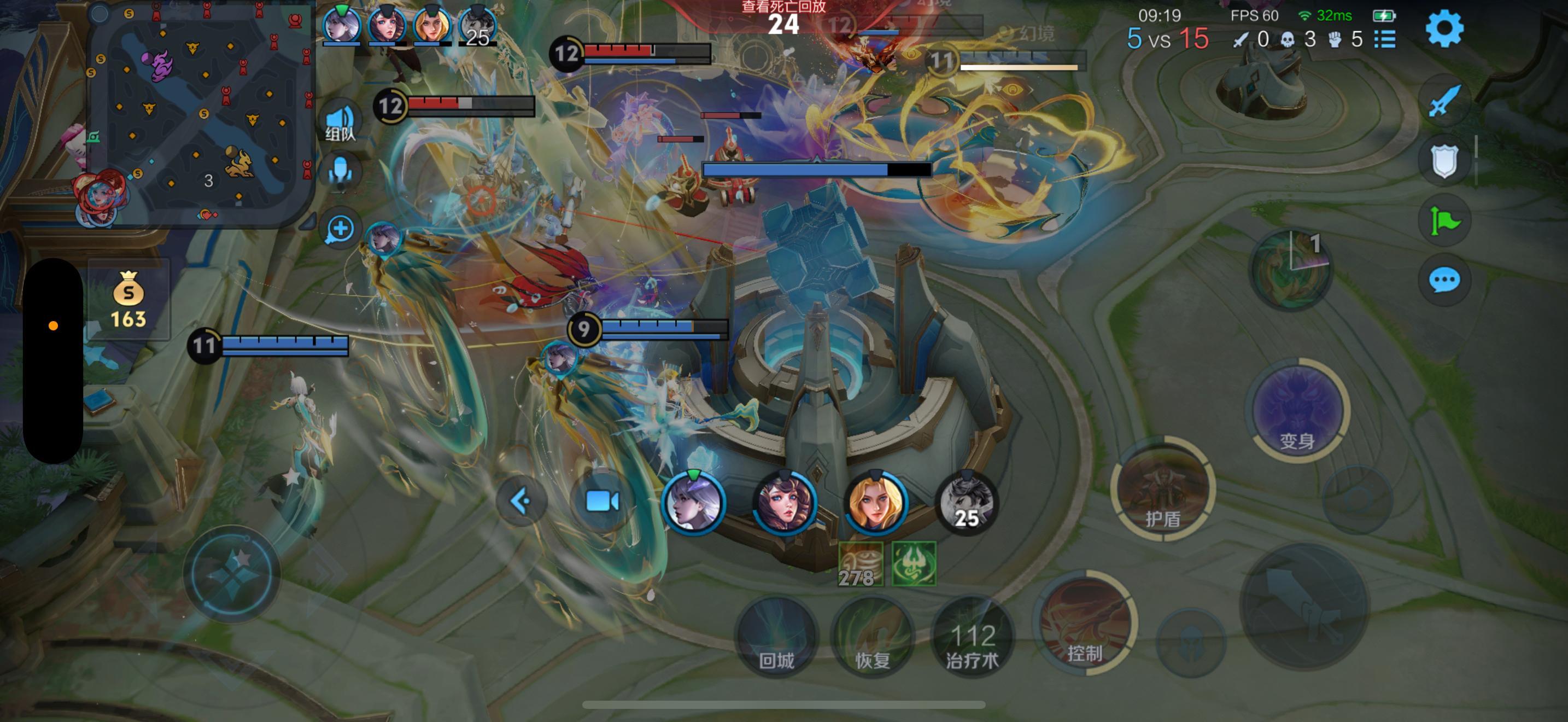Activate the 变身 transform ultimate

coord(1298,411)
